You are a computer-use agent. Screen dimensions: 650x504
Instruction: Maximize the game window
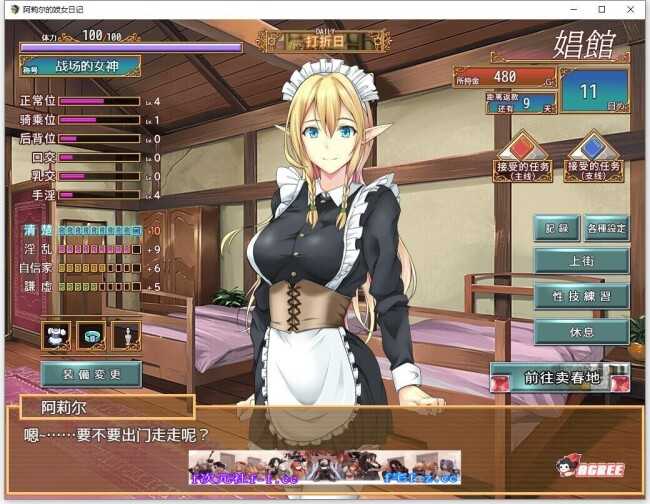click(602, 9)
